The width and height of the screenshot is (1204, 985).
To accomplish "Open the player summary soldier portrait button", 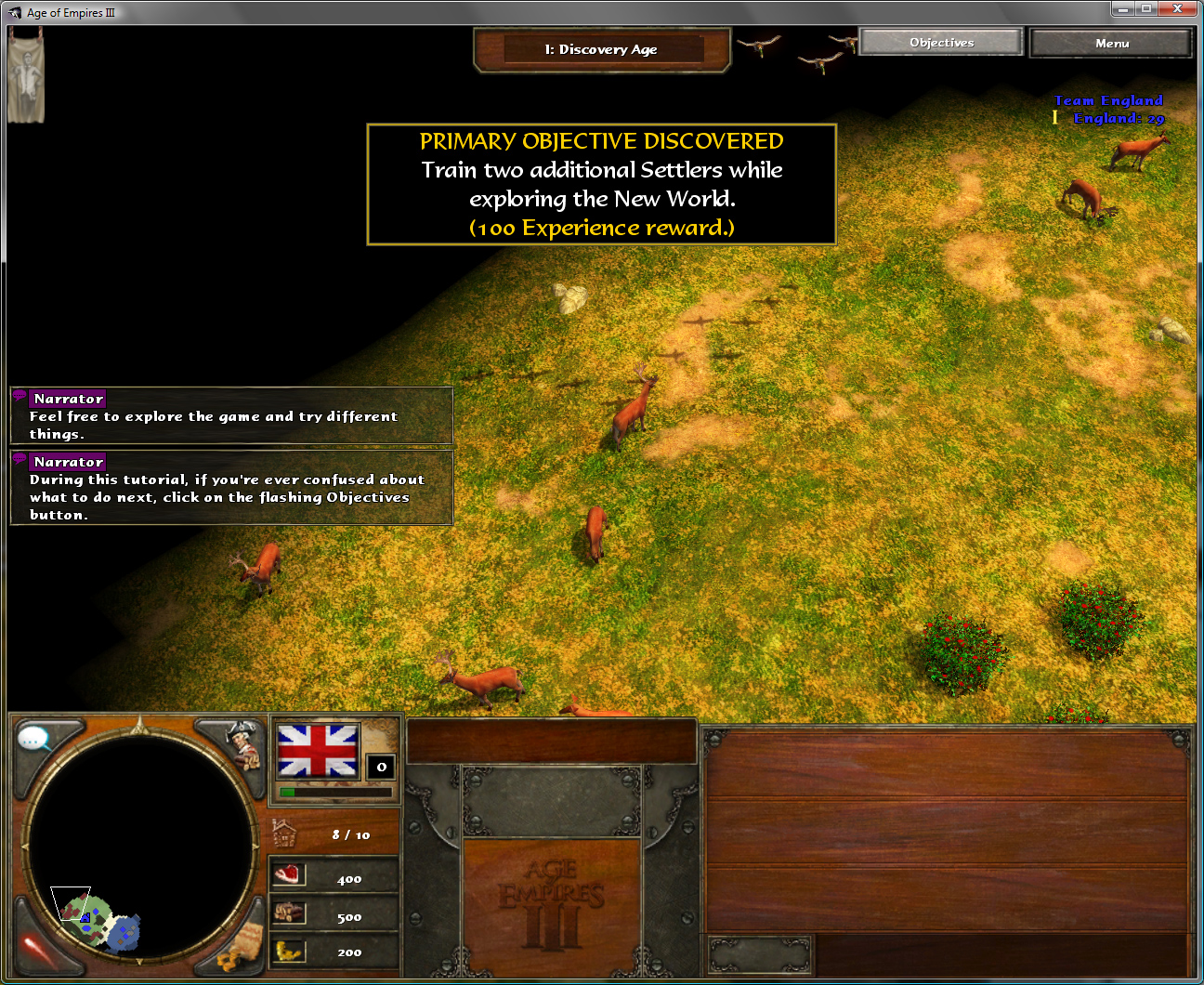I will click(x=243, y=742).
